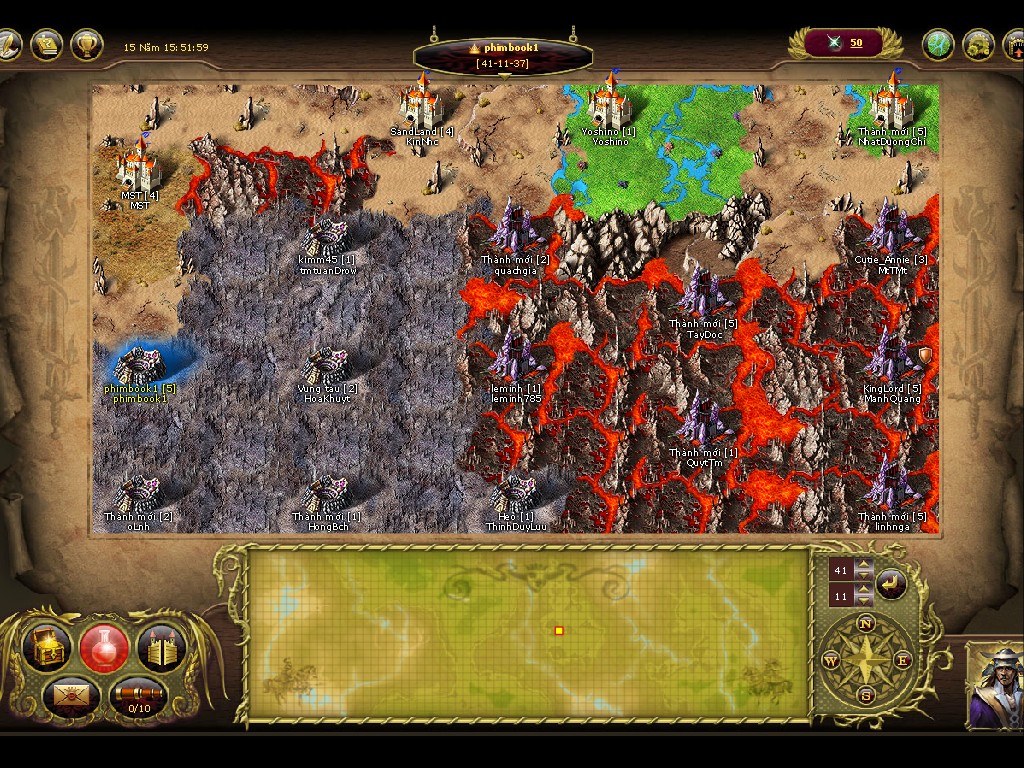Open the sealed envelope mailbox
The image size is (1024, 768).
coord(69,693)
